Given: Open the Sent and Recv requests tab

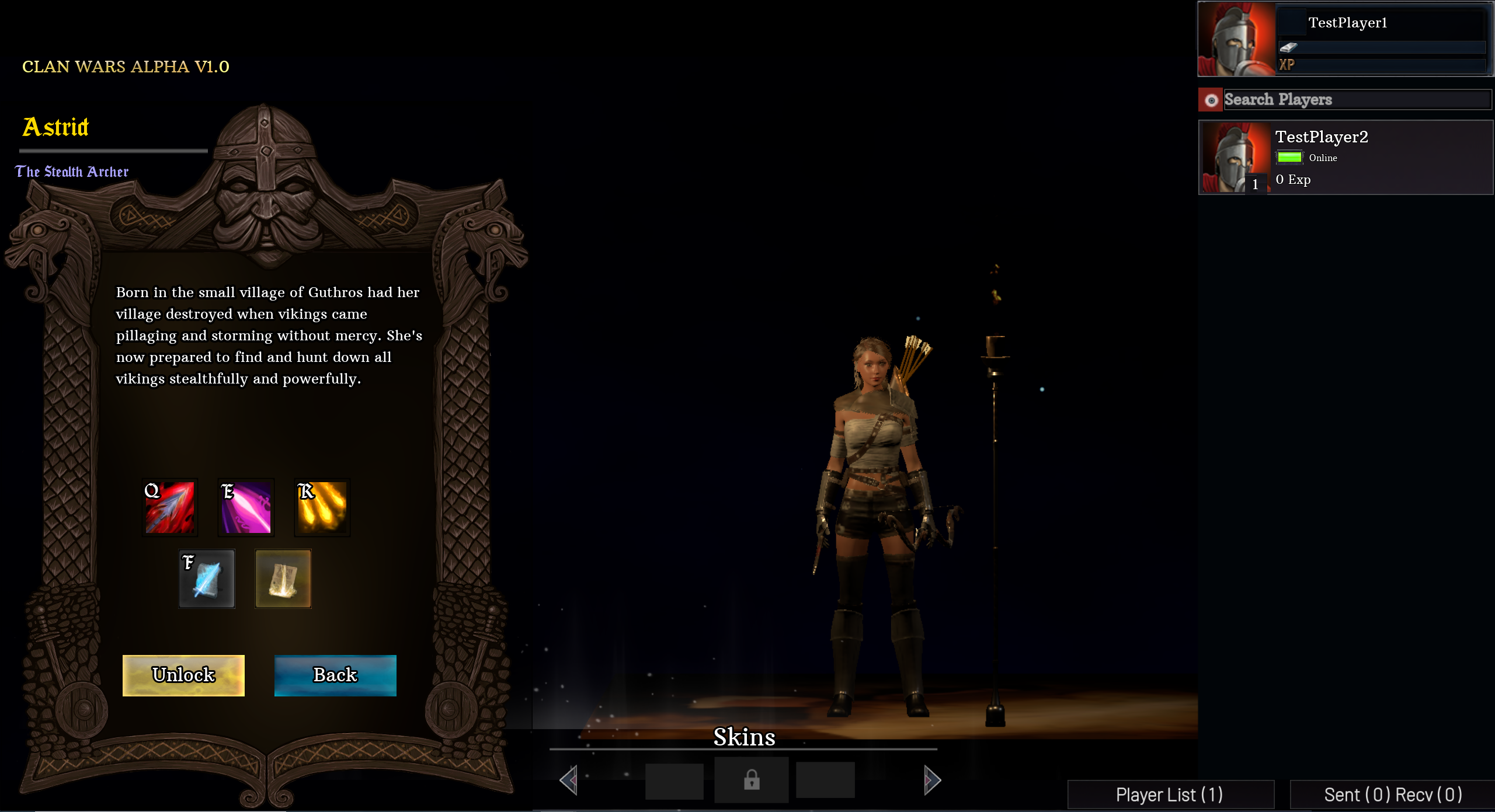Looking at the screenshot, I should click(x=1392, y=794).
